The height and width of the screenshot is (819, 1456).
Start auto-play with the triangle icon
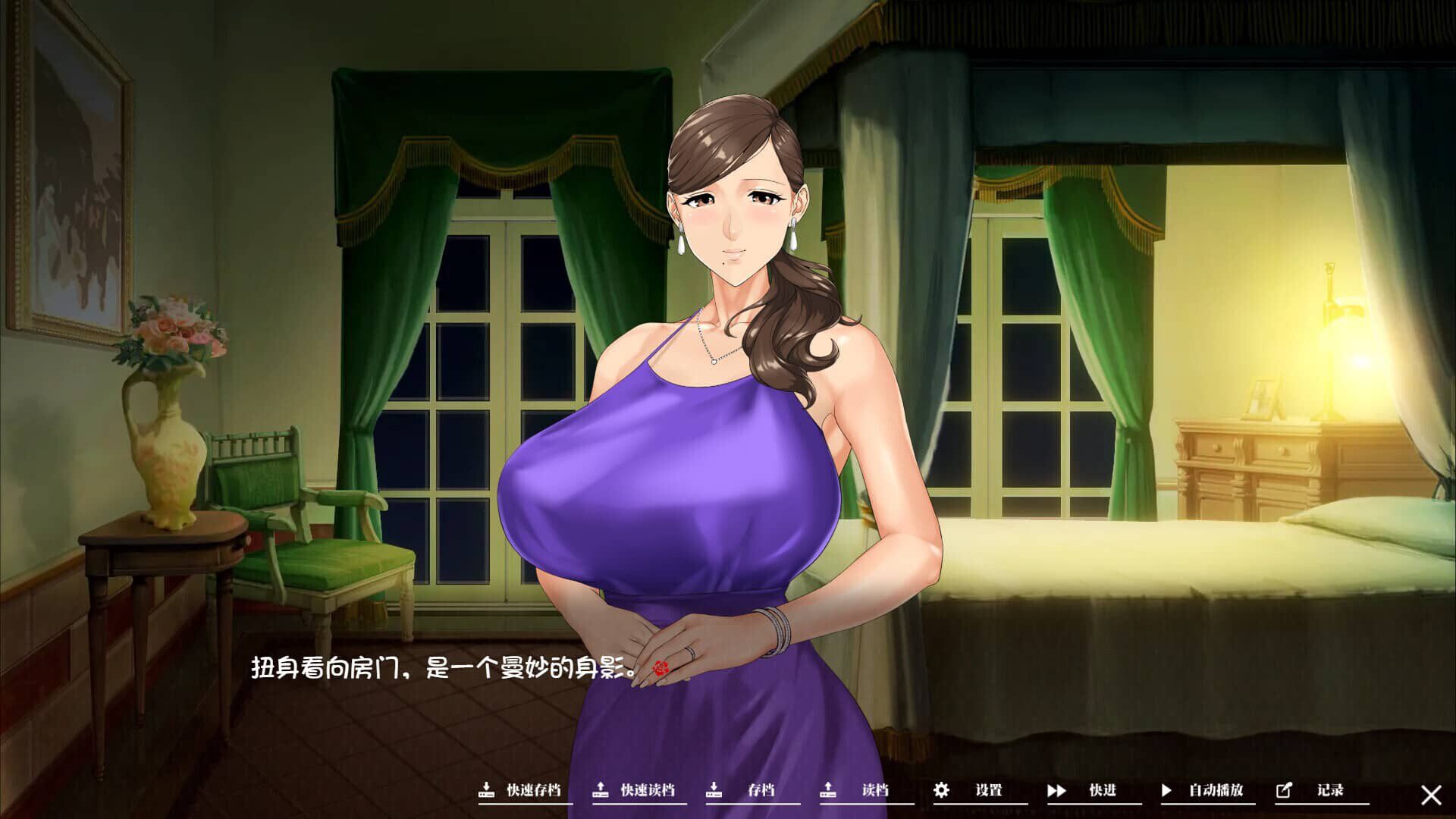[1166, 789]
